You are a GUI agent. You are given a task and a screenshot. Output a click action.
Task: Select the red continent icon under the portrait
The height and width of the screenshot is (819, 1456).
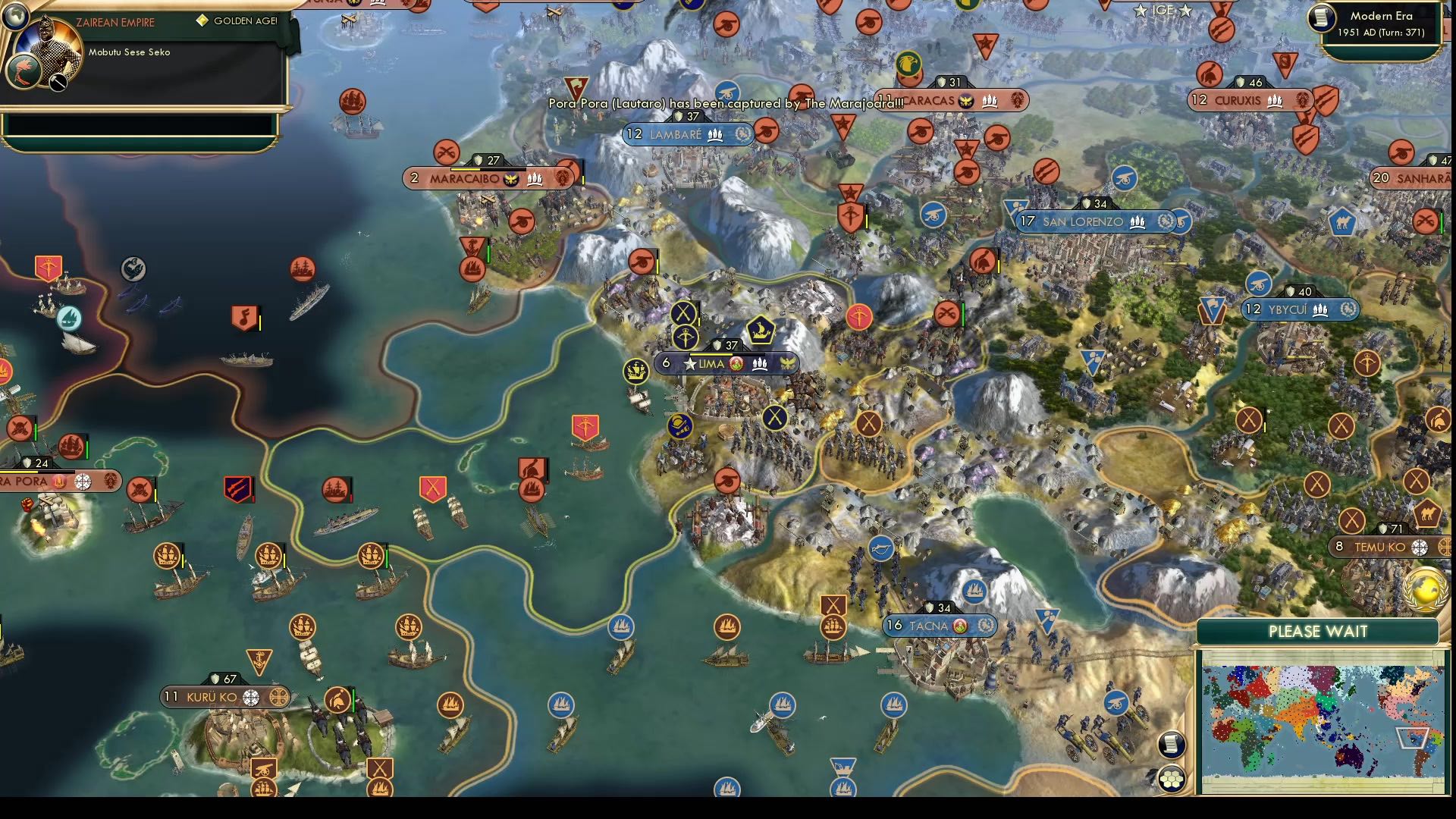pyautogui.click(x=23, y=72)
